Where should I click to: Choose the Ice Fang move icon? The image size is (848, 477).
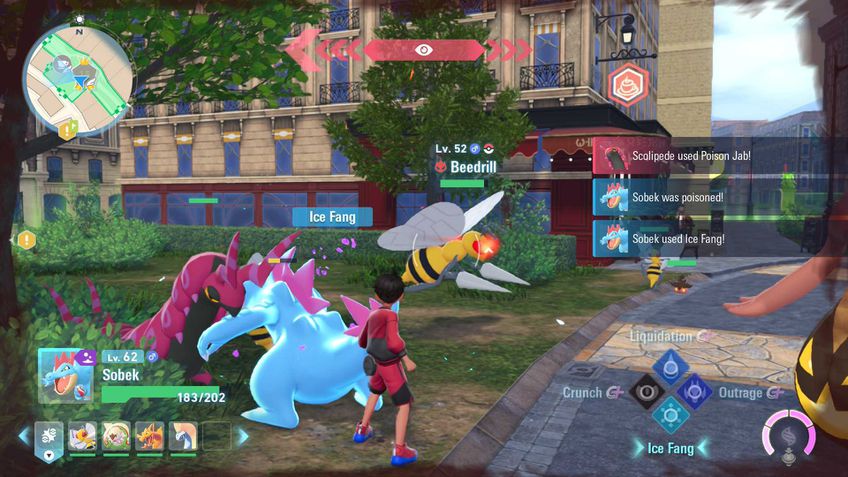coord(670,418)
